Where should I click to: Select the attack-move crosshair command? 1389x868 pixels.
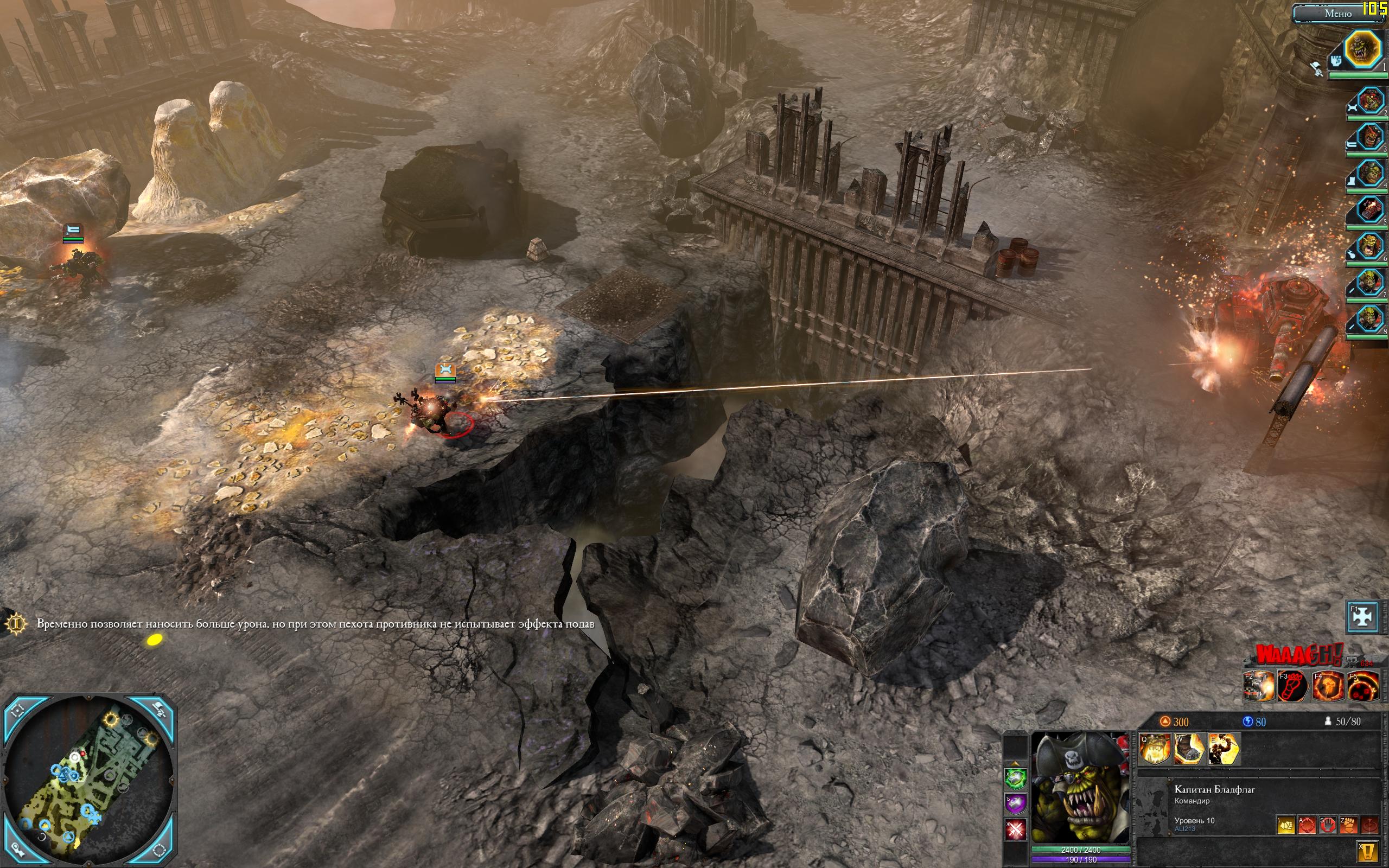click(1307, 826)
